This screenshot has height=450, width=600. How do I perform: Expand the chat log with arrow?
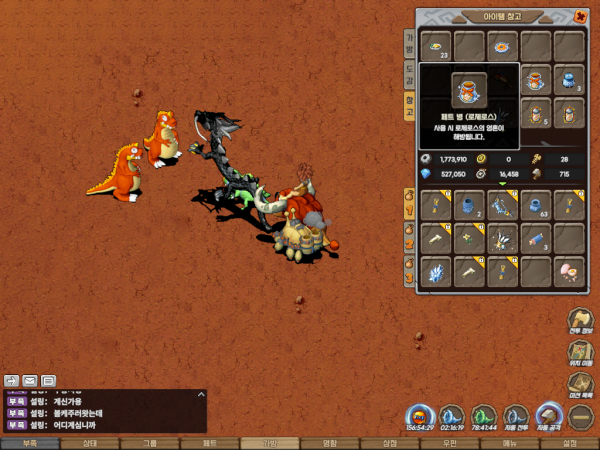click(200, 396)
